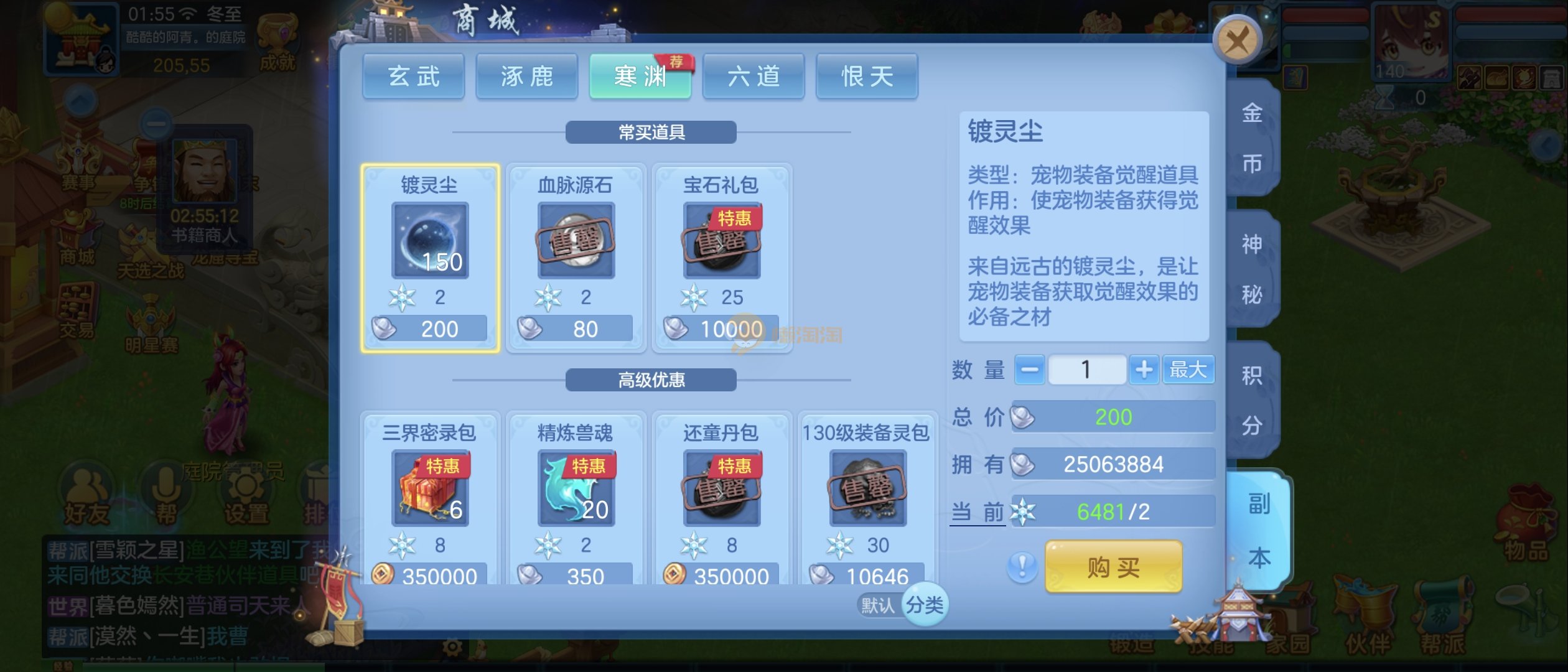Choose the 血脉源石 item card
Screen dimensions: 1568x672
click(x=576, y=258)
